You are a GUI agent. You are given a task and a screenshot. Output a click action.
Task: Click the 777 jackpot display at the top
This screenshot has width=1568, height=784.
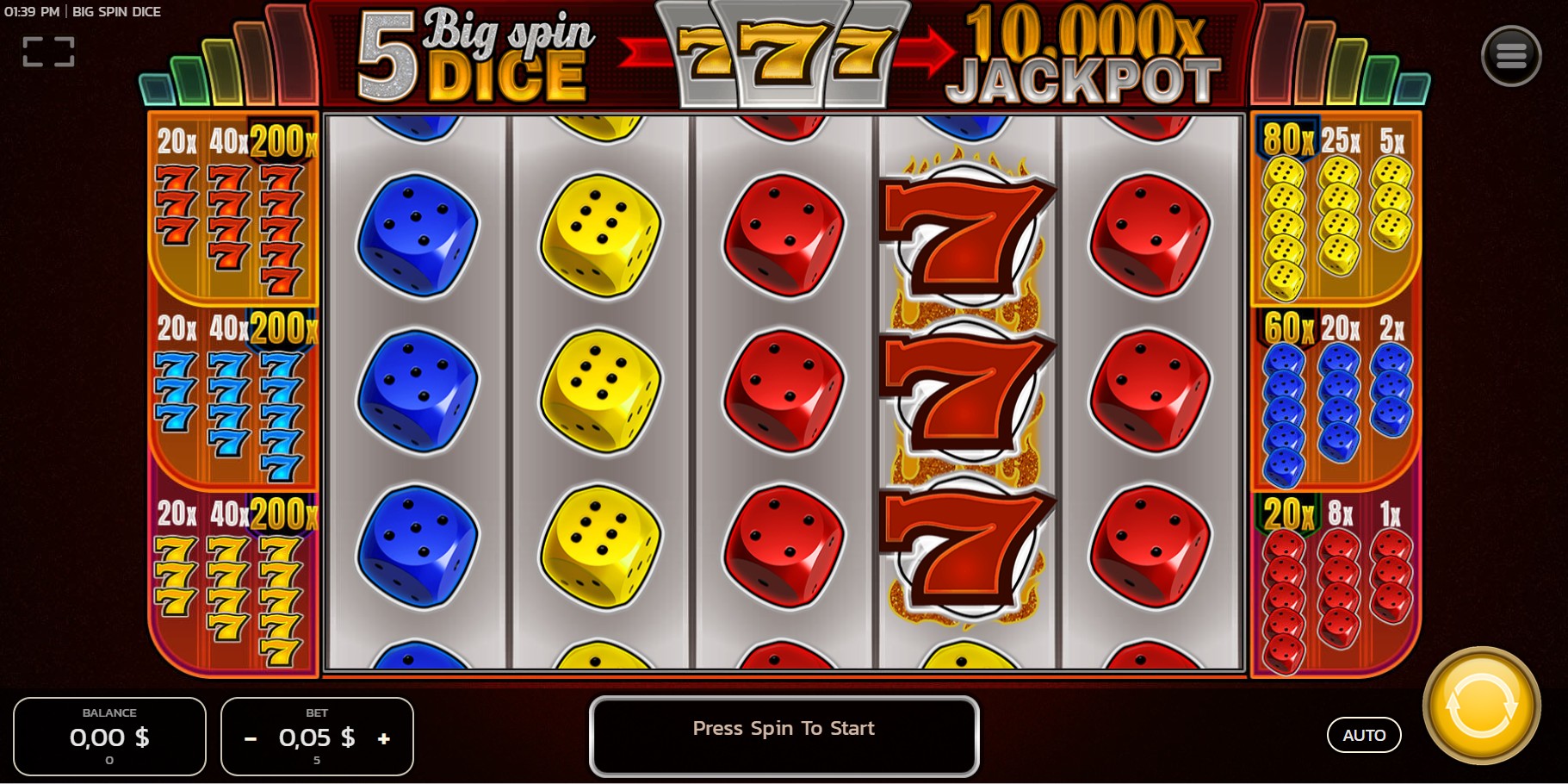tap(784, 53)
